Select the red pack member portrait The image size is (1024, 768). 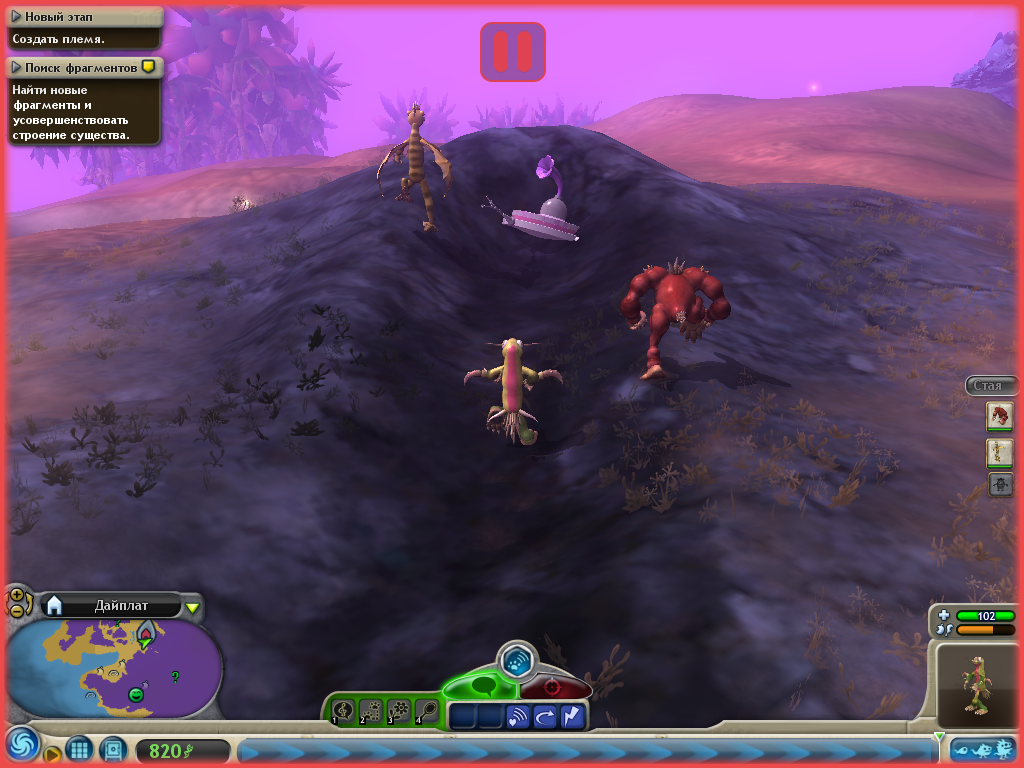coord(1000,415)
